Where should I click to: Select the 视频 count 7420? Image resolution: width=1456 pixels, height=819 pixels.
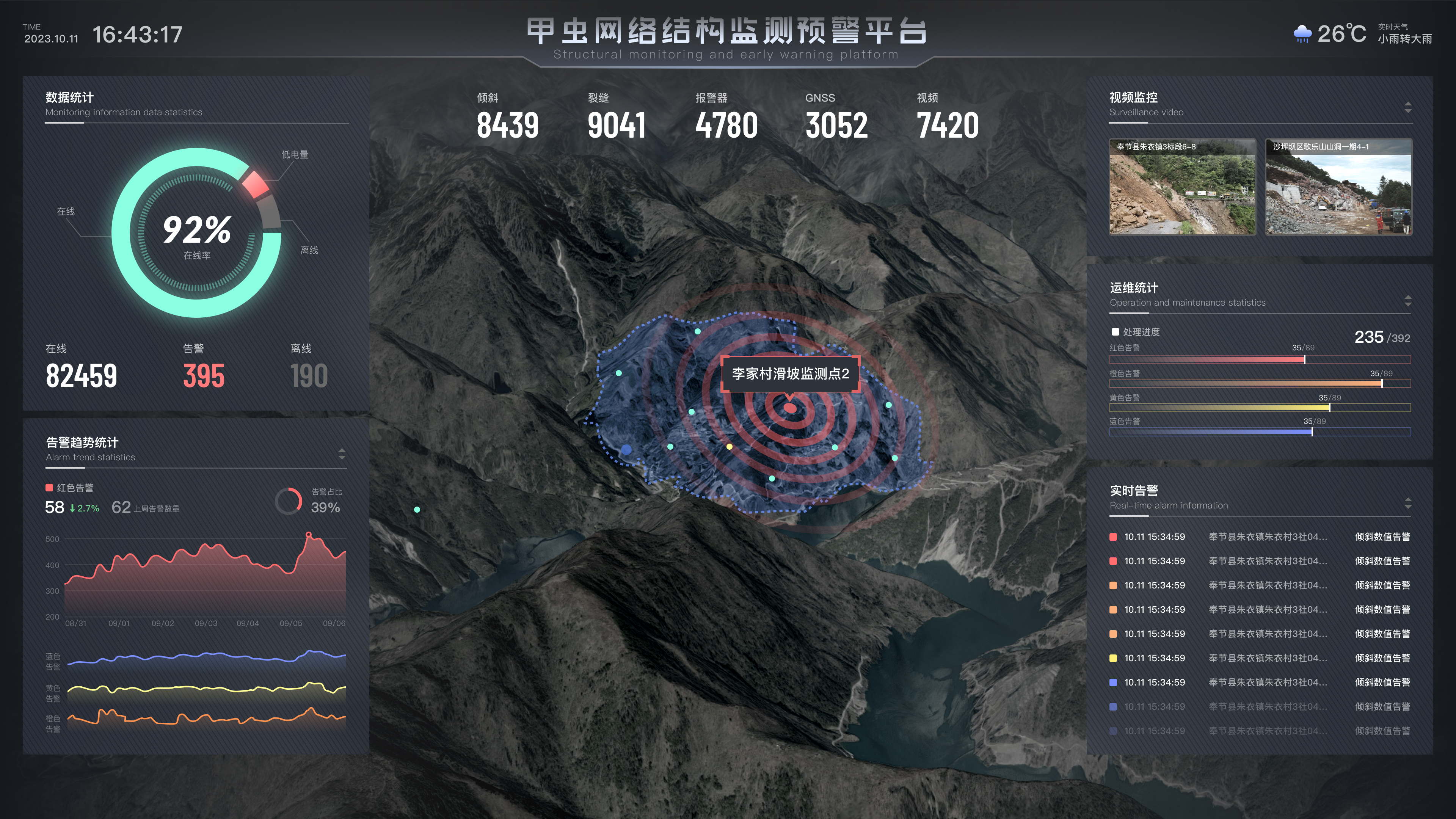pos(947,126)
